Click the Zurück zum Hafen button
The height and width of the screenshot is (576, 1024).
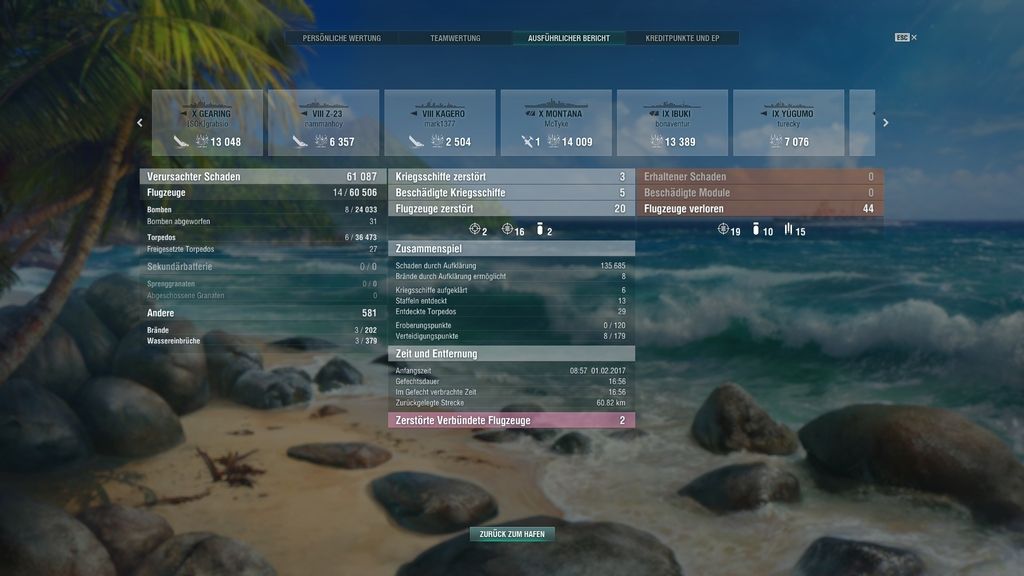pyautogui.click(x=512, y=534)
